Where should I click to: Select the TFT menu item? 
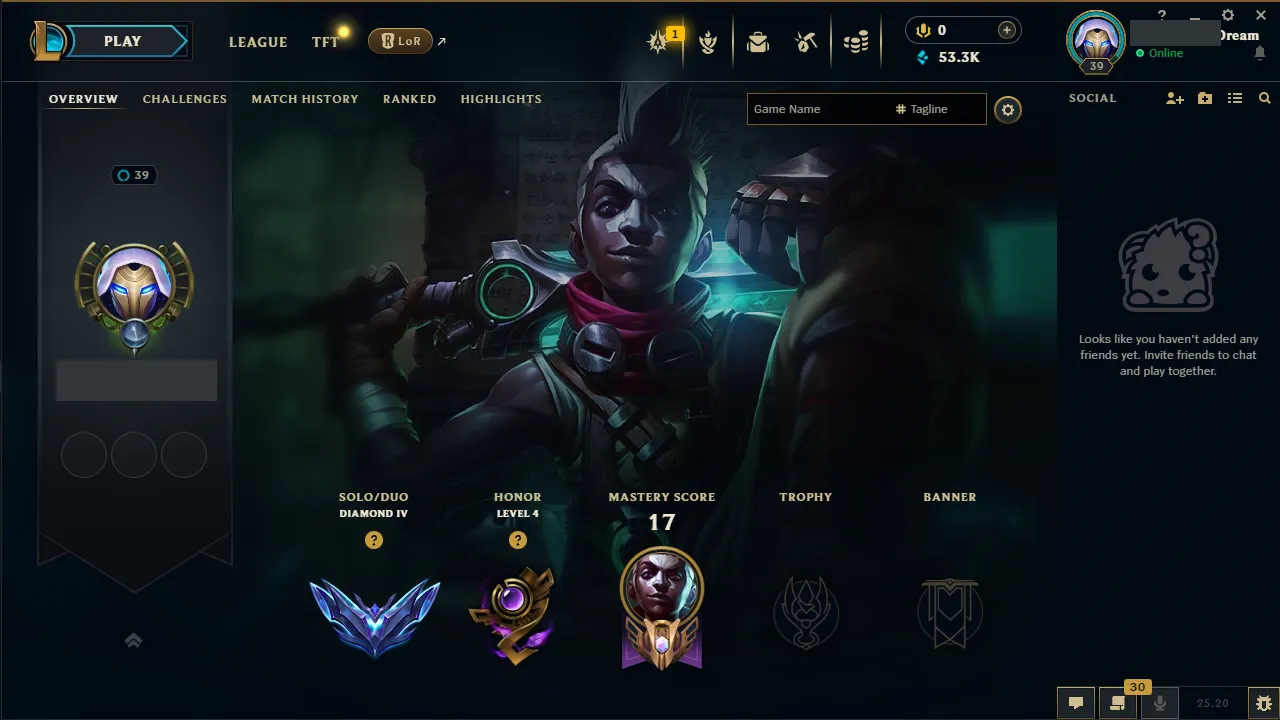click(x=324, y=42)
